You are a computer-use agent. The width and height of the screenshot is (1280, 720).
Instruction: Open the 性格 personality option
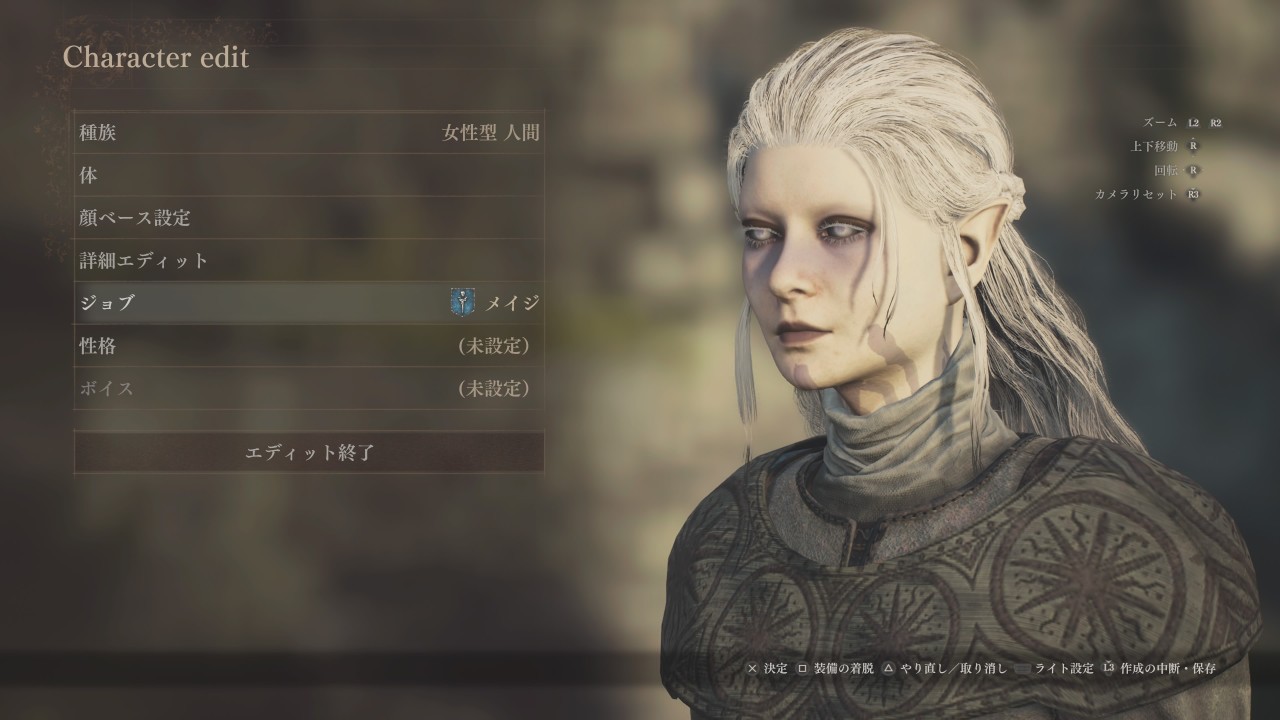click(309, 346)
